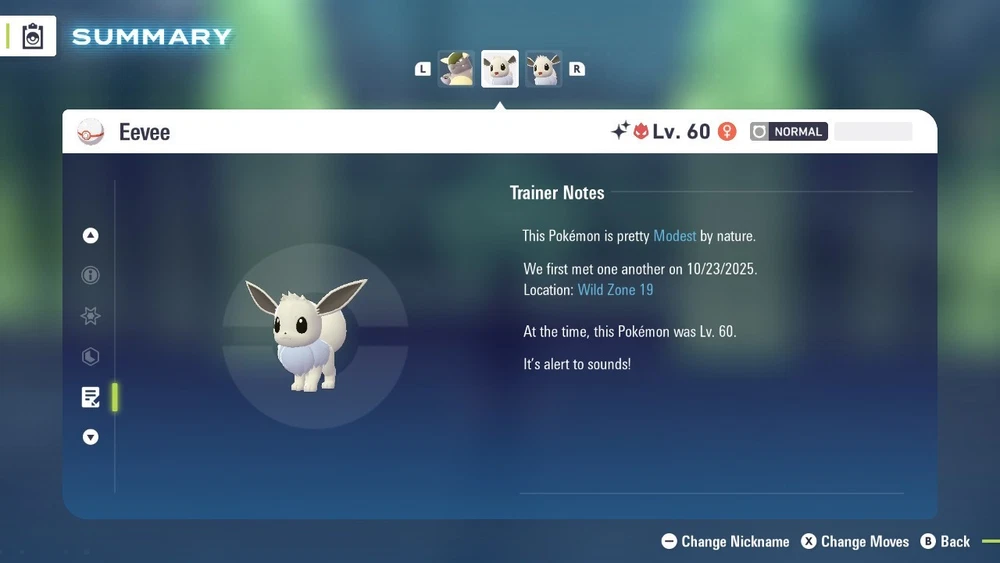This screenshot has width=1000, height=563.
Task: Switch to the star-shaped stats tab
Action: pyautogui.click(x=91, y=316)
